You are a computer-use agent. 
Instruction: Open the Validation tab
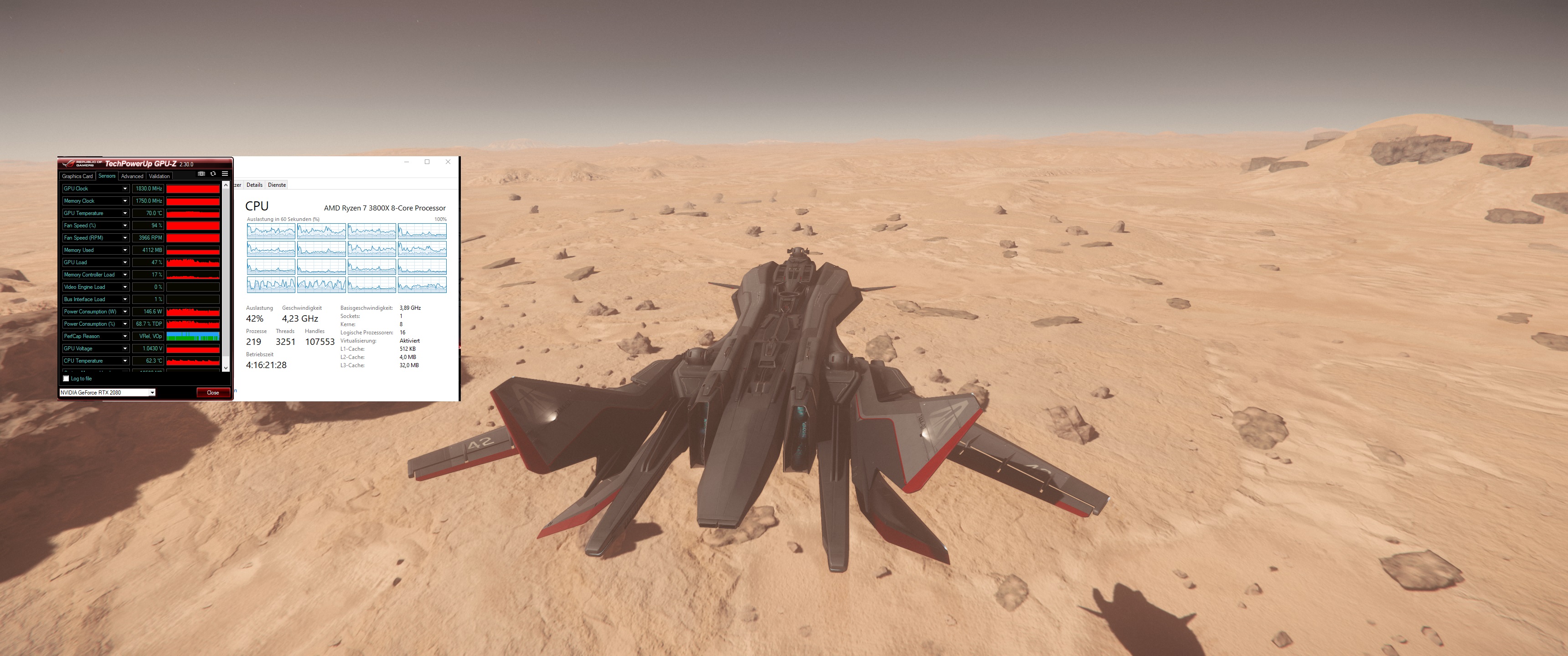tap(160, 176)
